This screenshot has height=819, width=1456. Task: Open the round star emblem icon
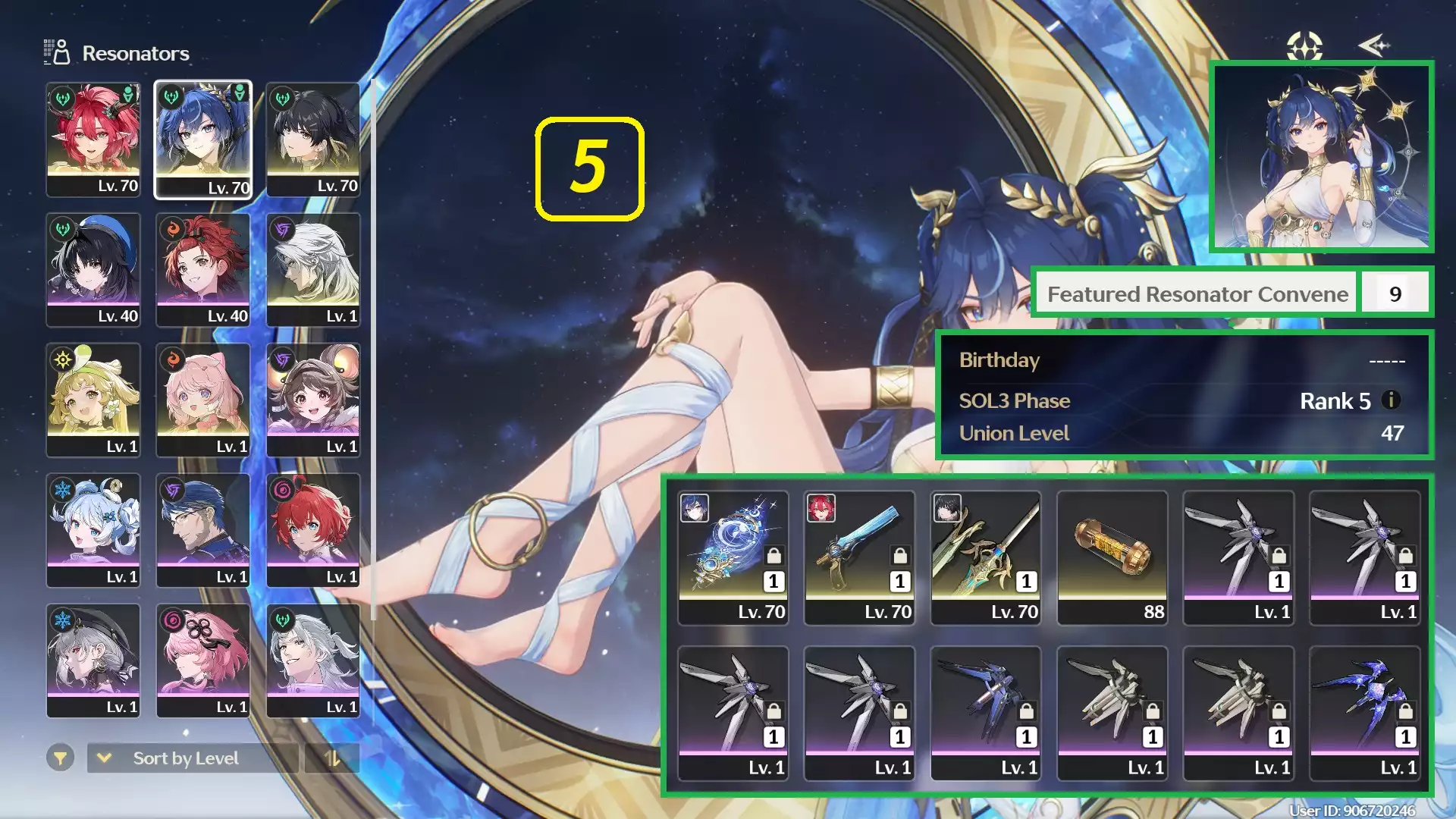click(1304, 46)
